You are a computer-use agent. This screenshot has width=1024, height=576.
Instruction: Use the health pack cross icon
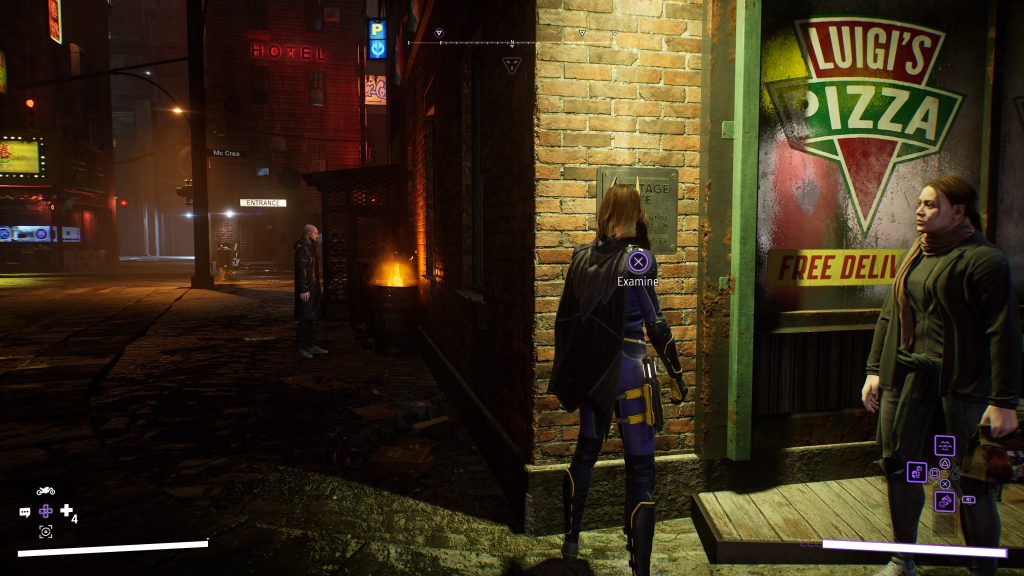(x=67, y=511)
